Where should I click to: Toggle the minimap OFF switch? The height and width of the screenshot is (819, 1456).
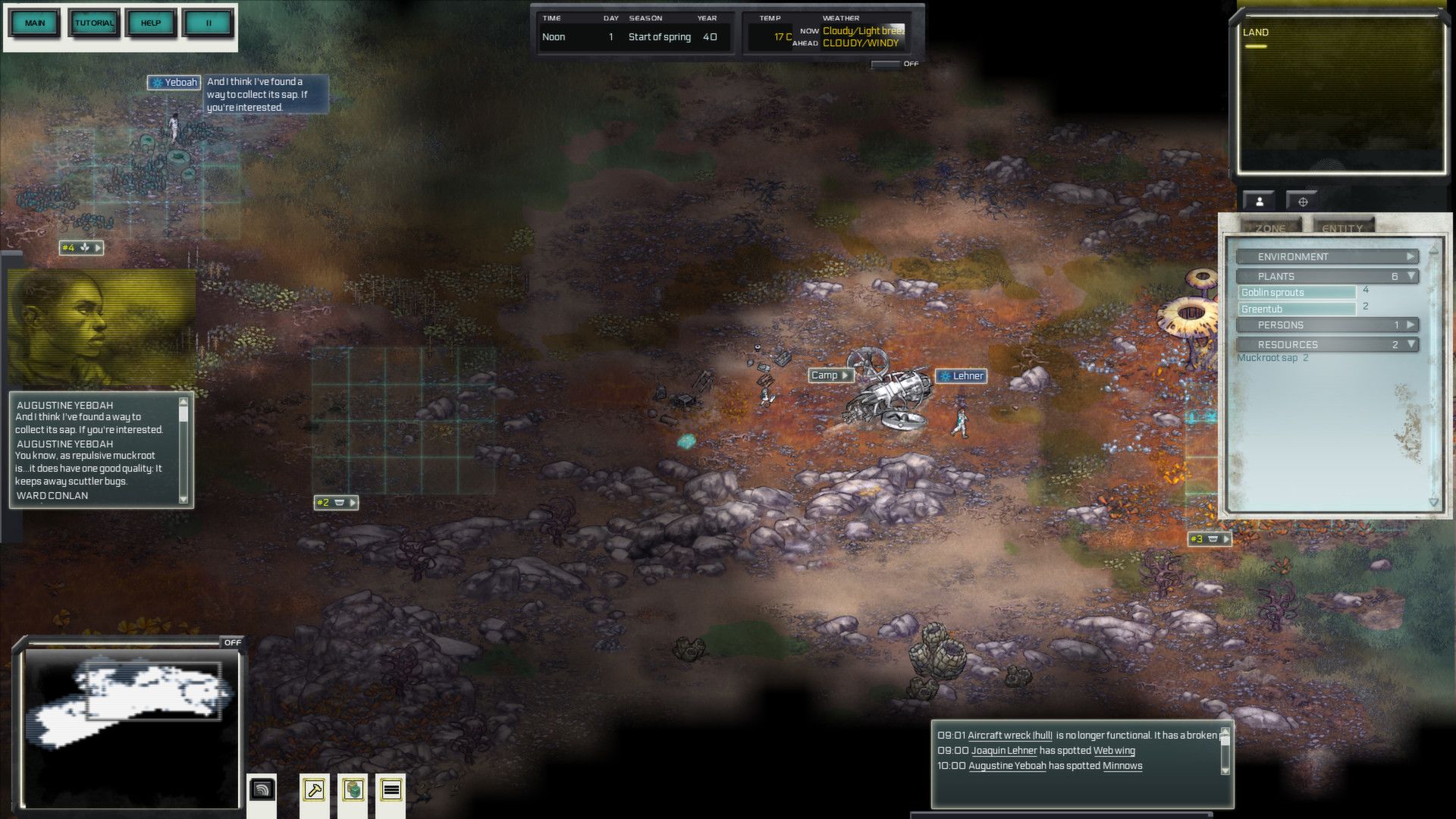(232, 642)
